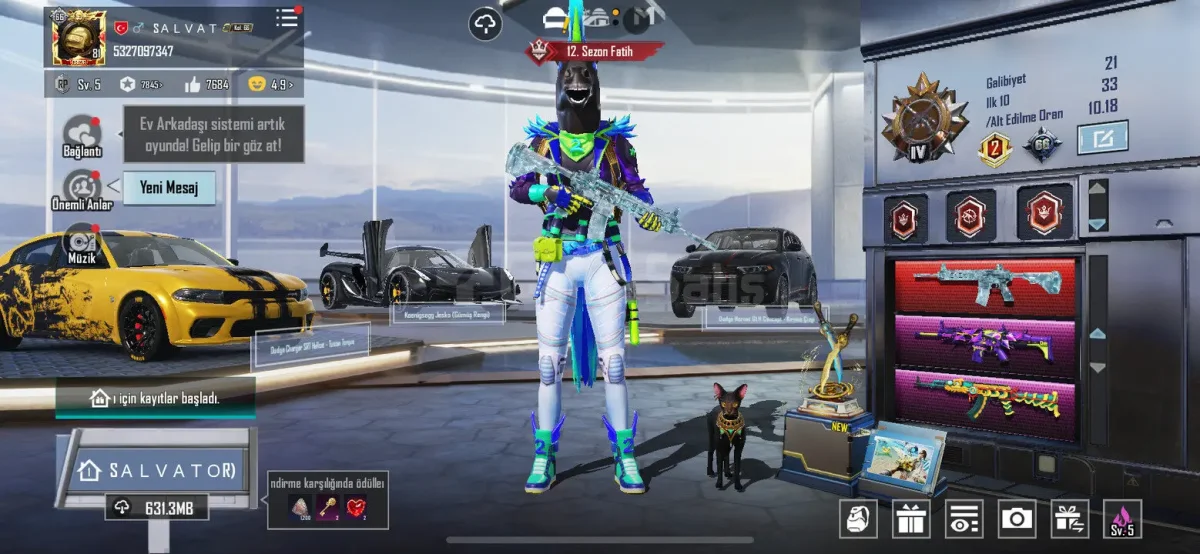1200x554 pixels.
Task: Select the purple and yellow rifle skin
Action: click(985, 342)
